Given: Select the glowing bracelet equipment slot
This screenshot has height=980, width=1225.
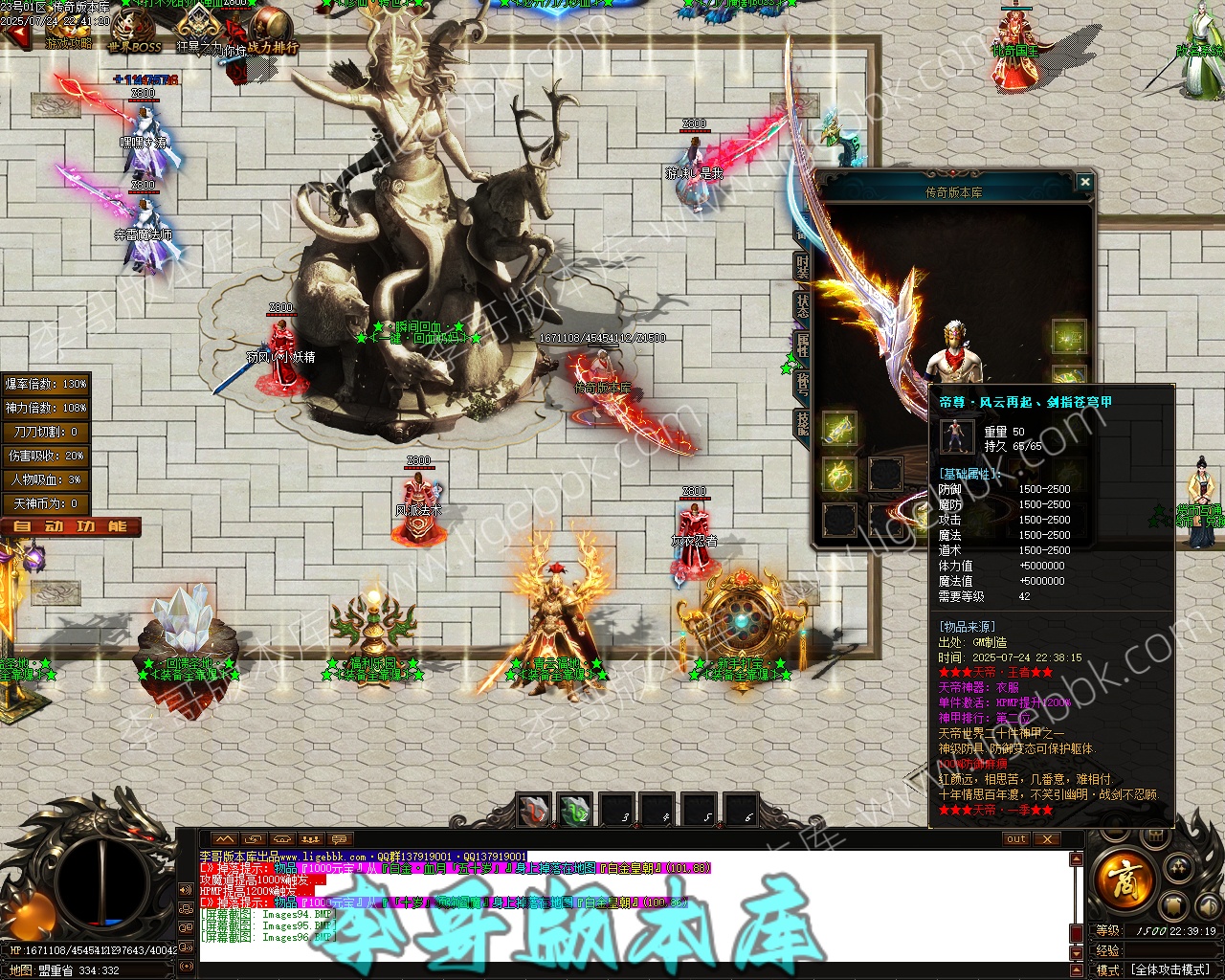Looking at the screenshot, I should (x=839, y=428).
